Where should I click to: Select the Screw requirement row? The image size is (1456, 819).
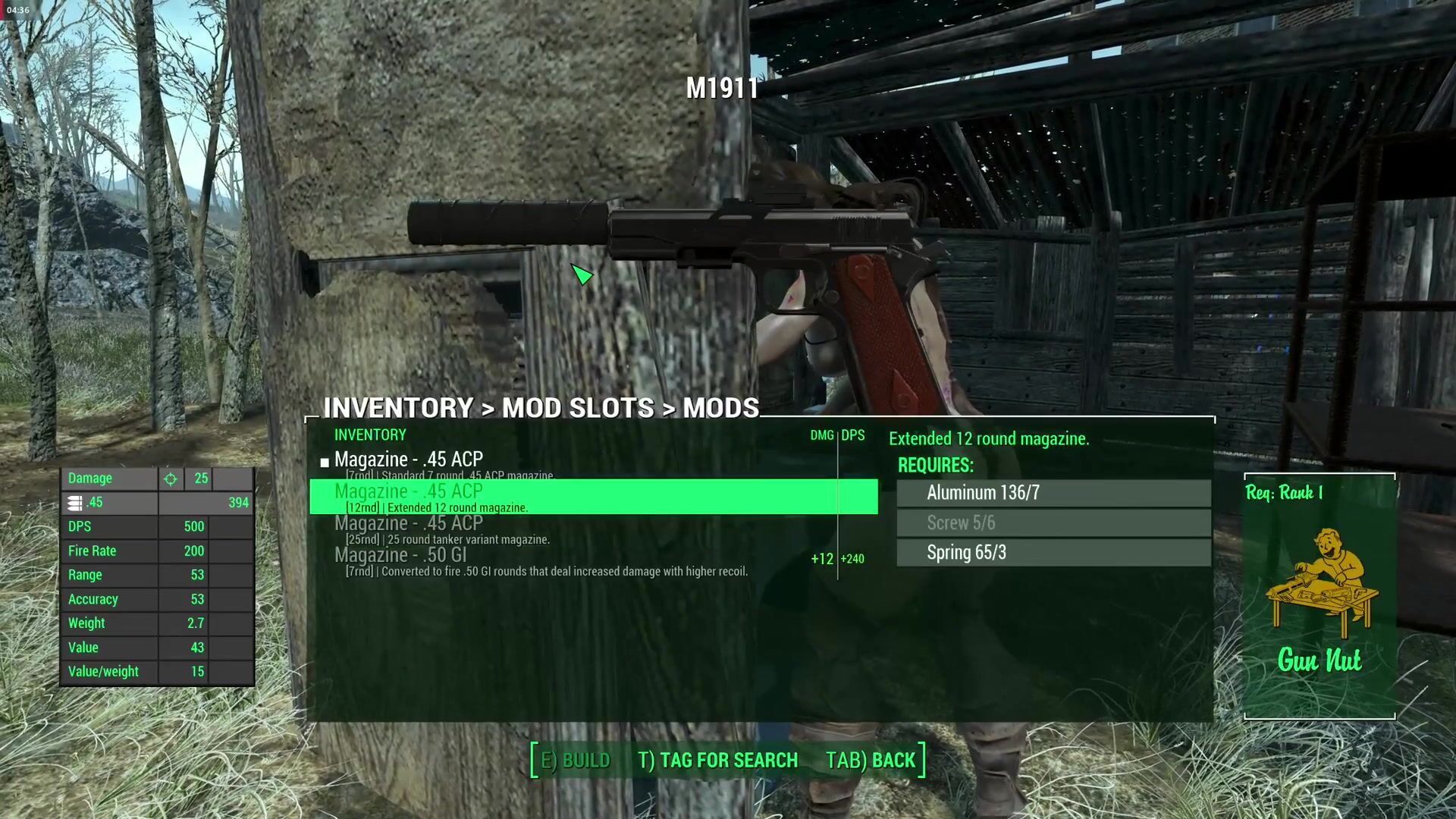(1053, 522)
